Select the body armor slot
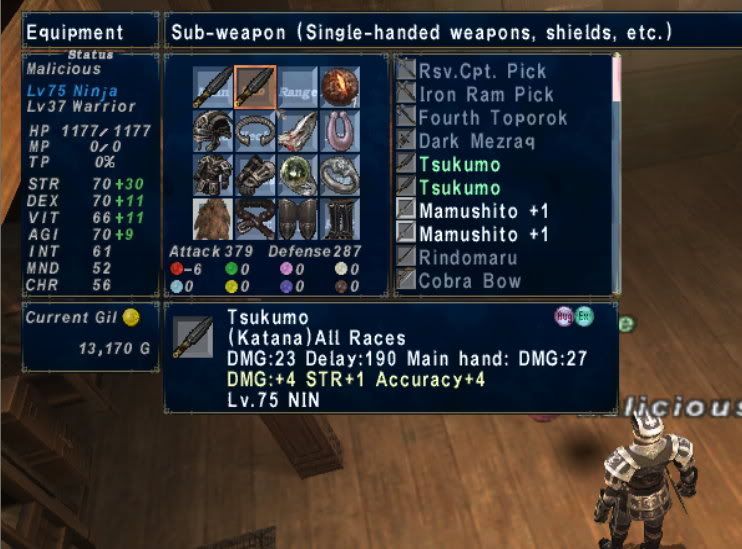Image resolution: width=742 pixels, height=549 pixels. pyautogui.click(x=214, y=174)
